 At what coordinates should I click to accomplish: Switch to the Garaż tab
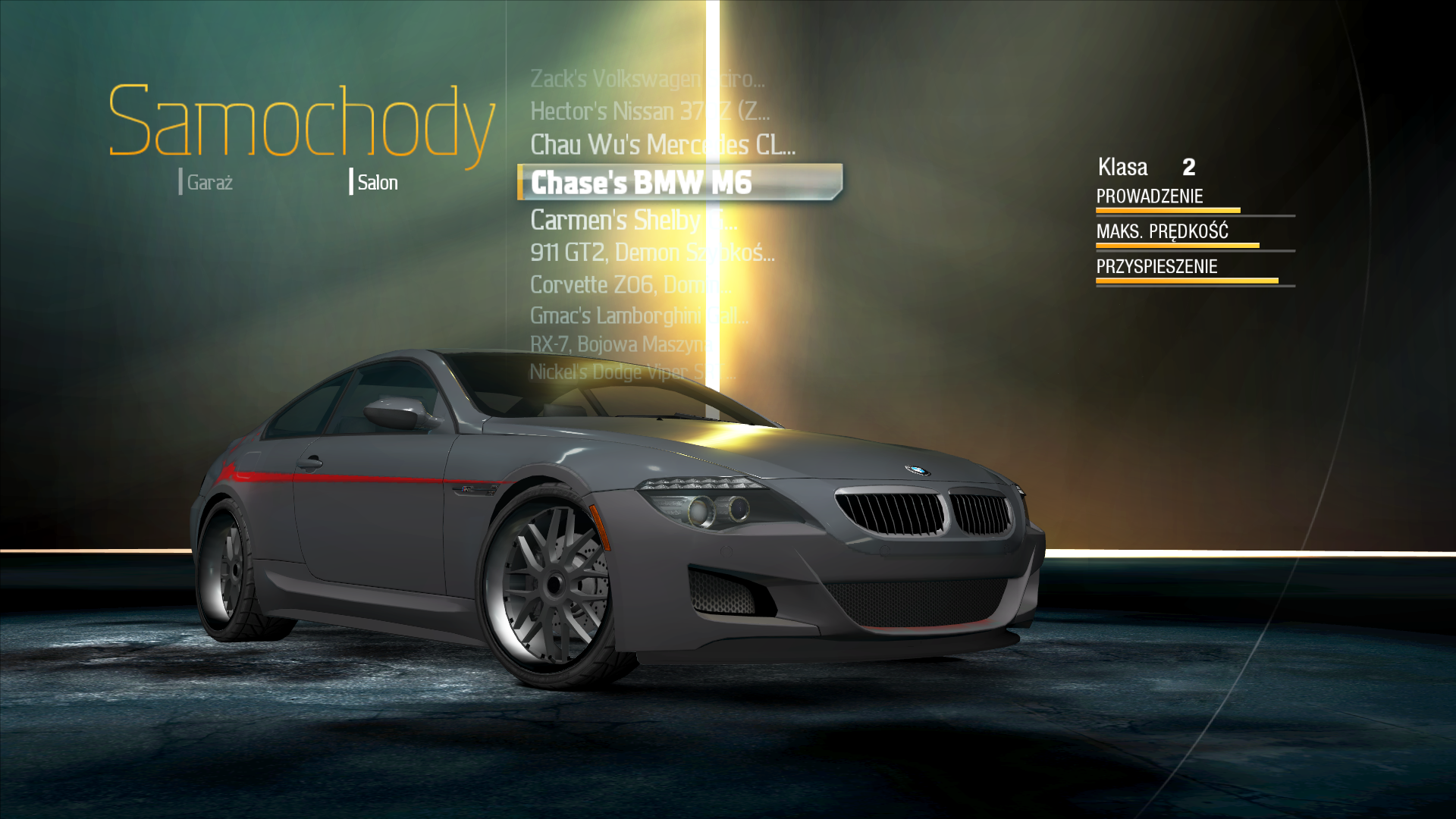coord(209,183)
